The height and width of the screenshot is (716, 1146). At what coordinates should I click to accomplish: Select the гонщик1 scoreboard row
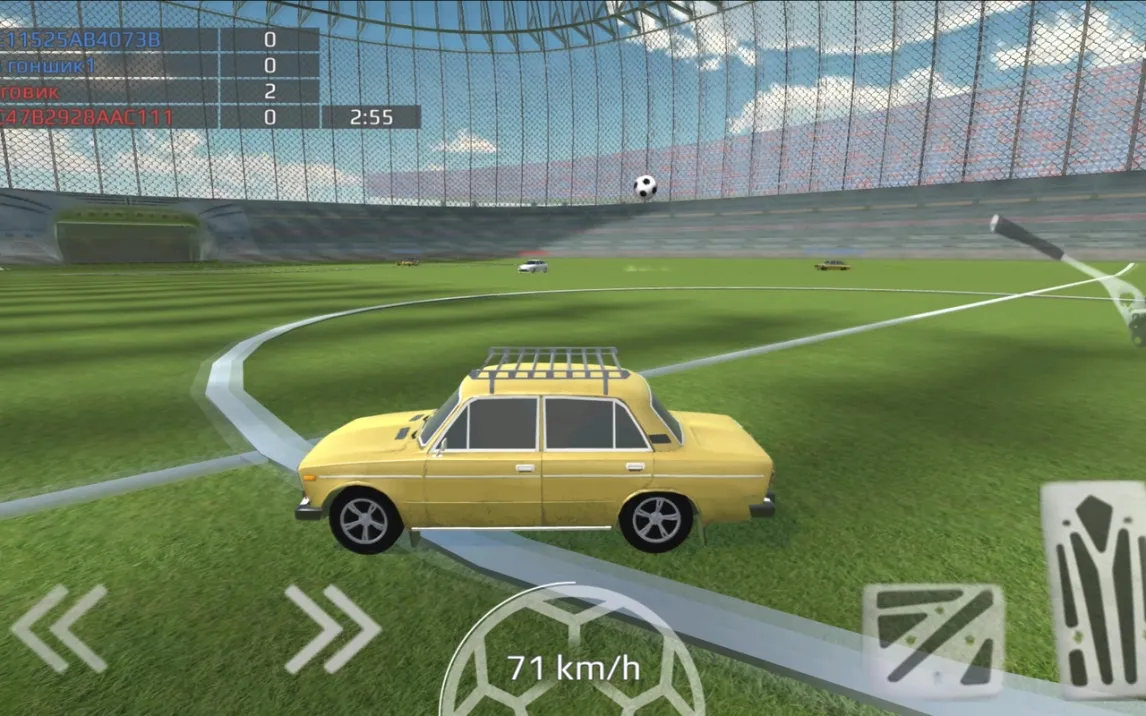(158, 66)
